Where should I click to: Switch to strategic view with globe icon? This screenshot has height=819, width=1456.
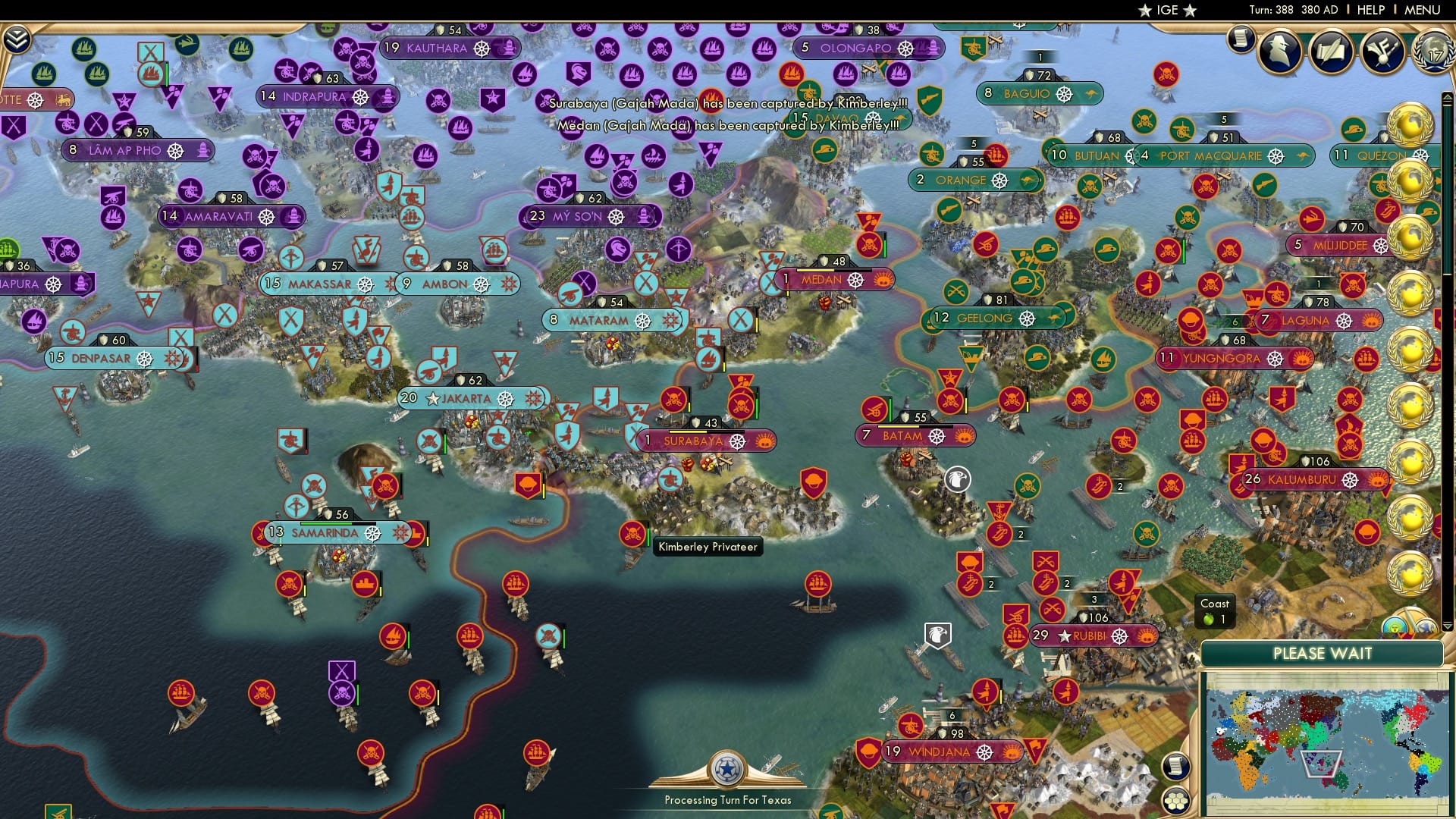point(1426,625)
